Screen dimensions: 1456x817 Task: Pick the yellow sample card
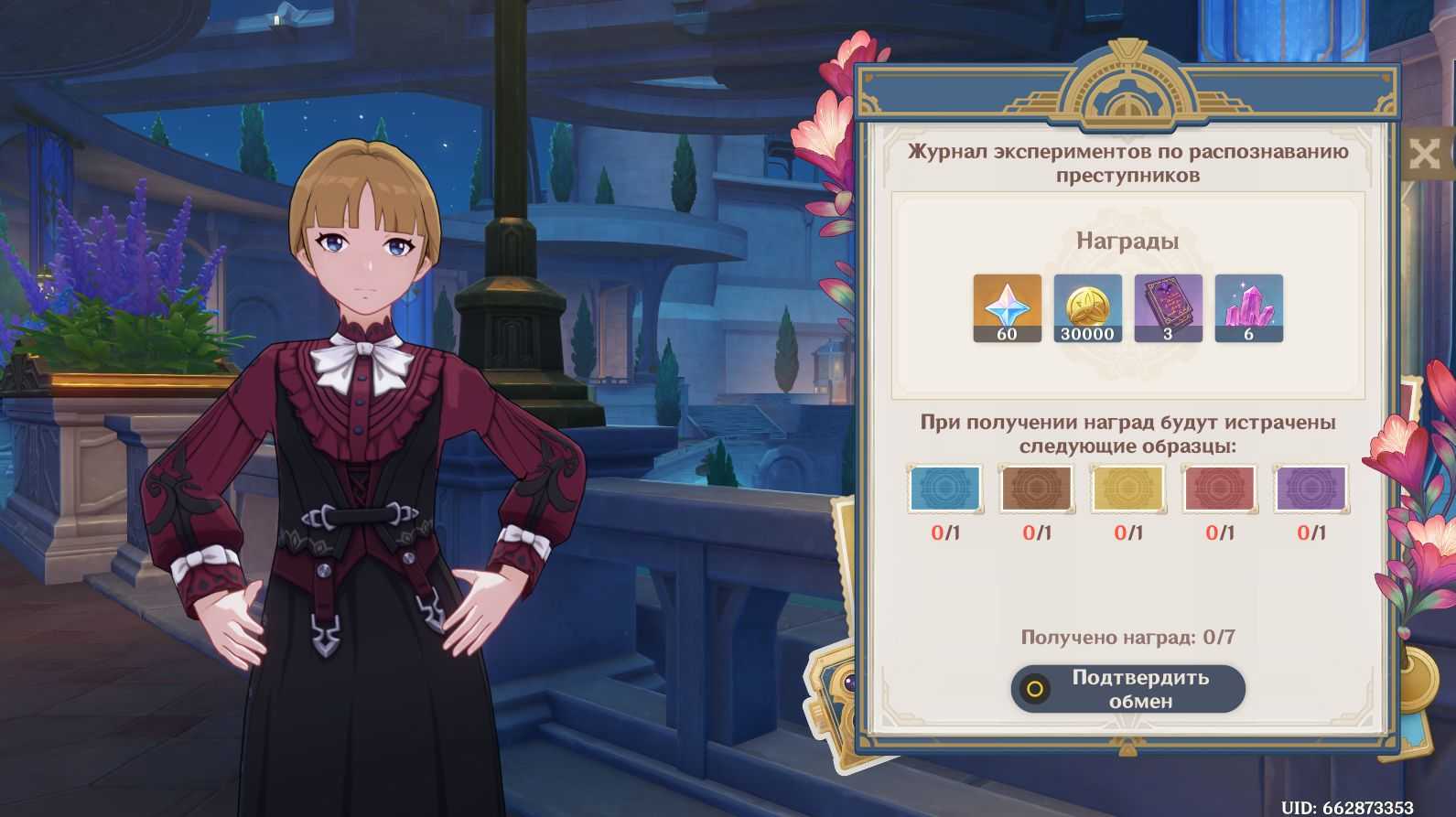click(1127, 488)
